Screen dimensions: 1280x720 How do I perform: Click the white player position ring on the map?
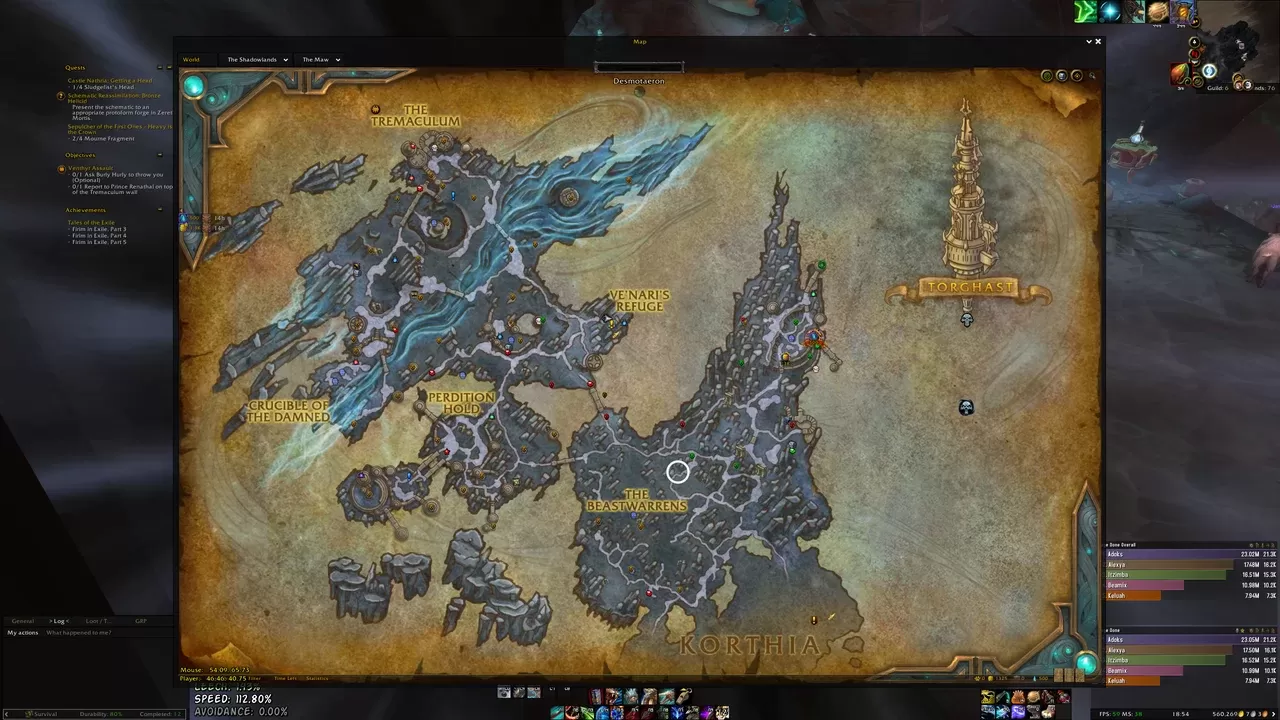679,471
